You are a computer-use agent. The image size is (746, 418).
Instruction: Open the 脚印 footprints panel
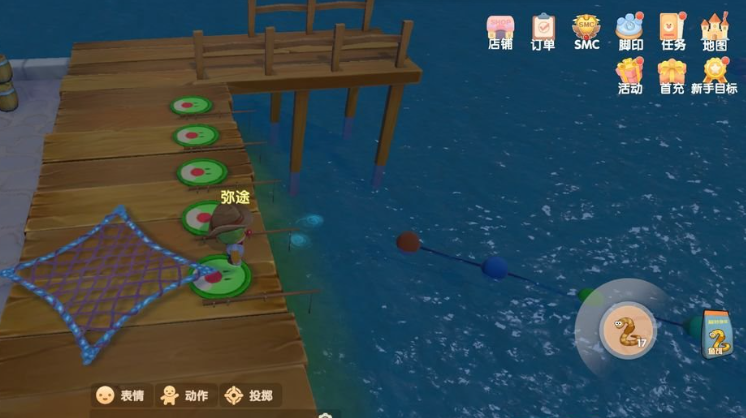(630, 30)
